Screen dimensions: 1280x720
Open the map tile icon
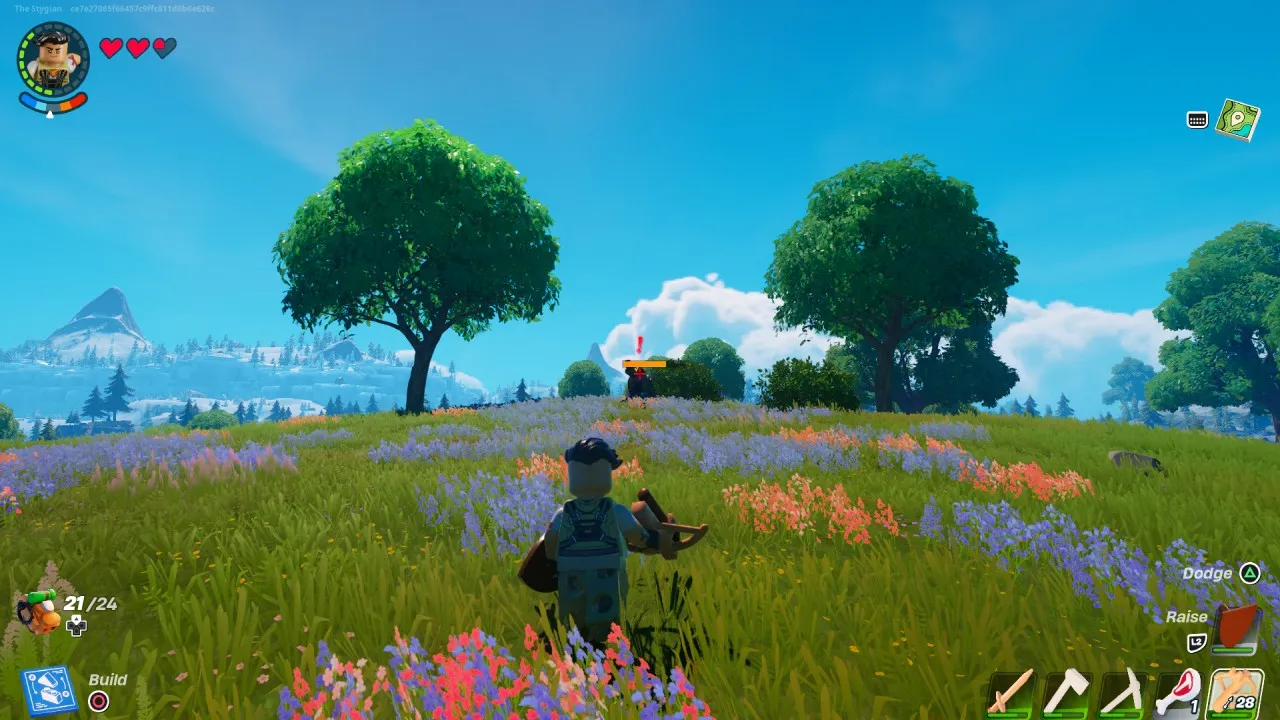[1237, 119]
